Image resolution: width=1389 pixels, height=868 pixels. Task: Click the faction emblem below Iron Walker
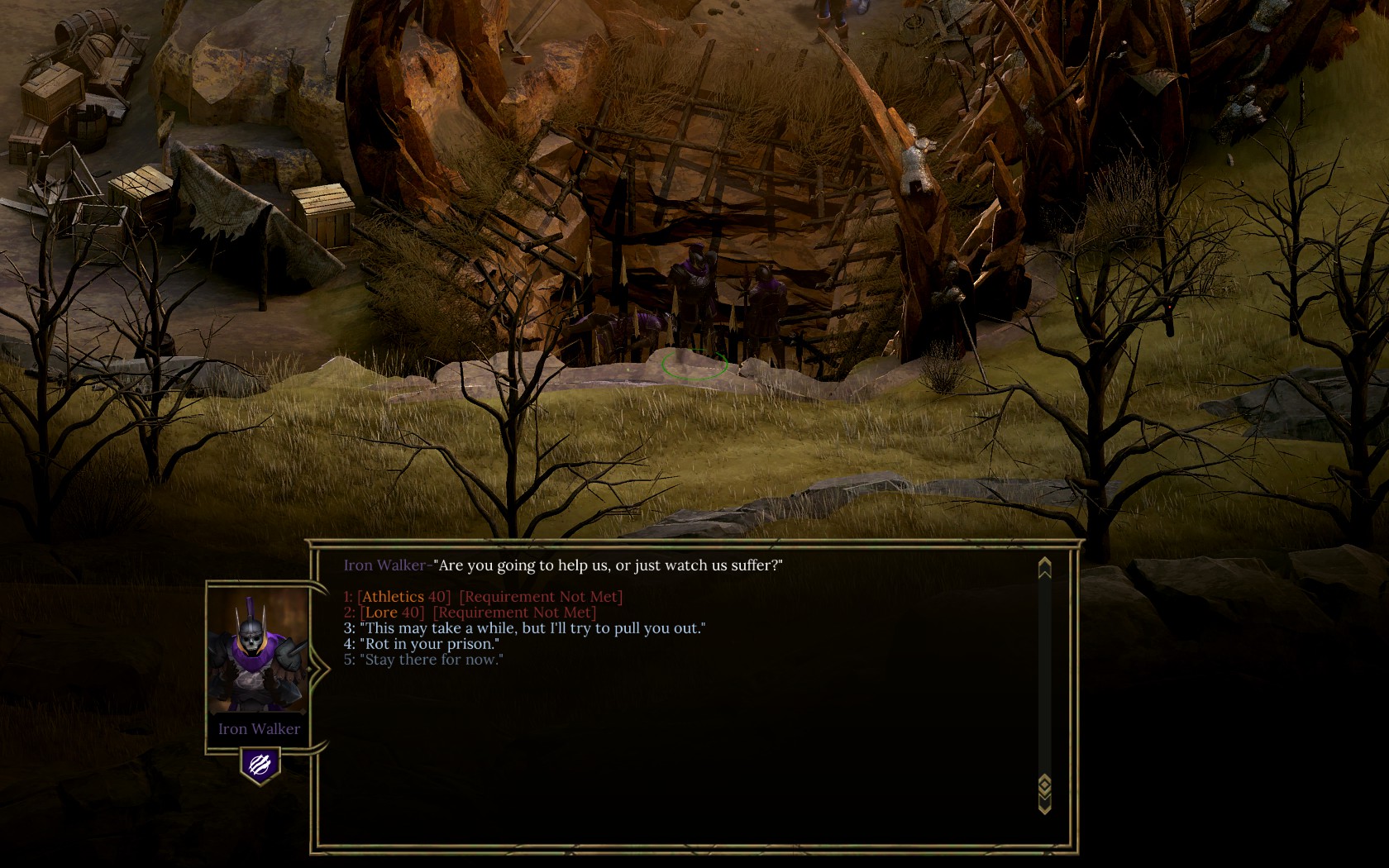point(260,765)
